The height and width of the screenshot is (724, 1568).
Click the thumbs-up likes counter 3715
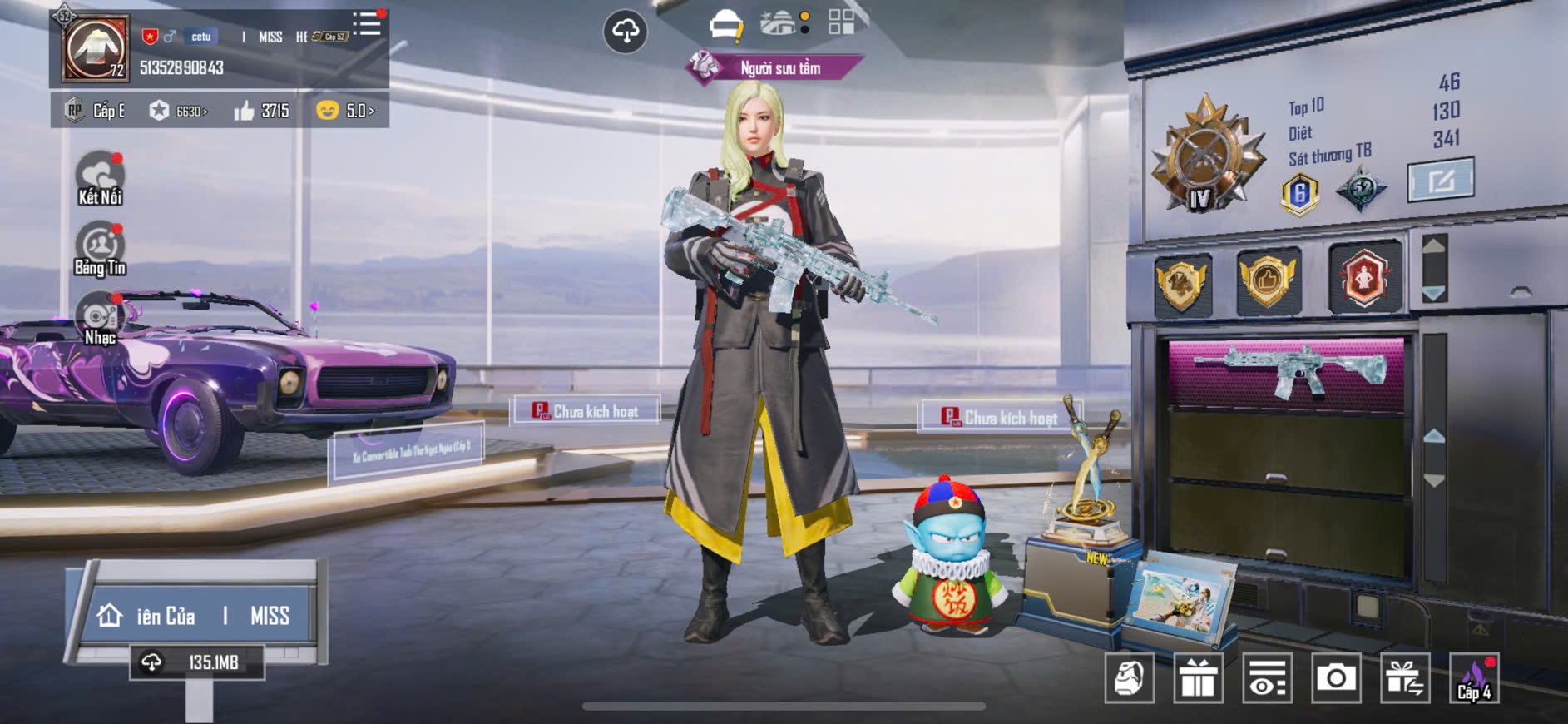(x=262, y=111)
